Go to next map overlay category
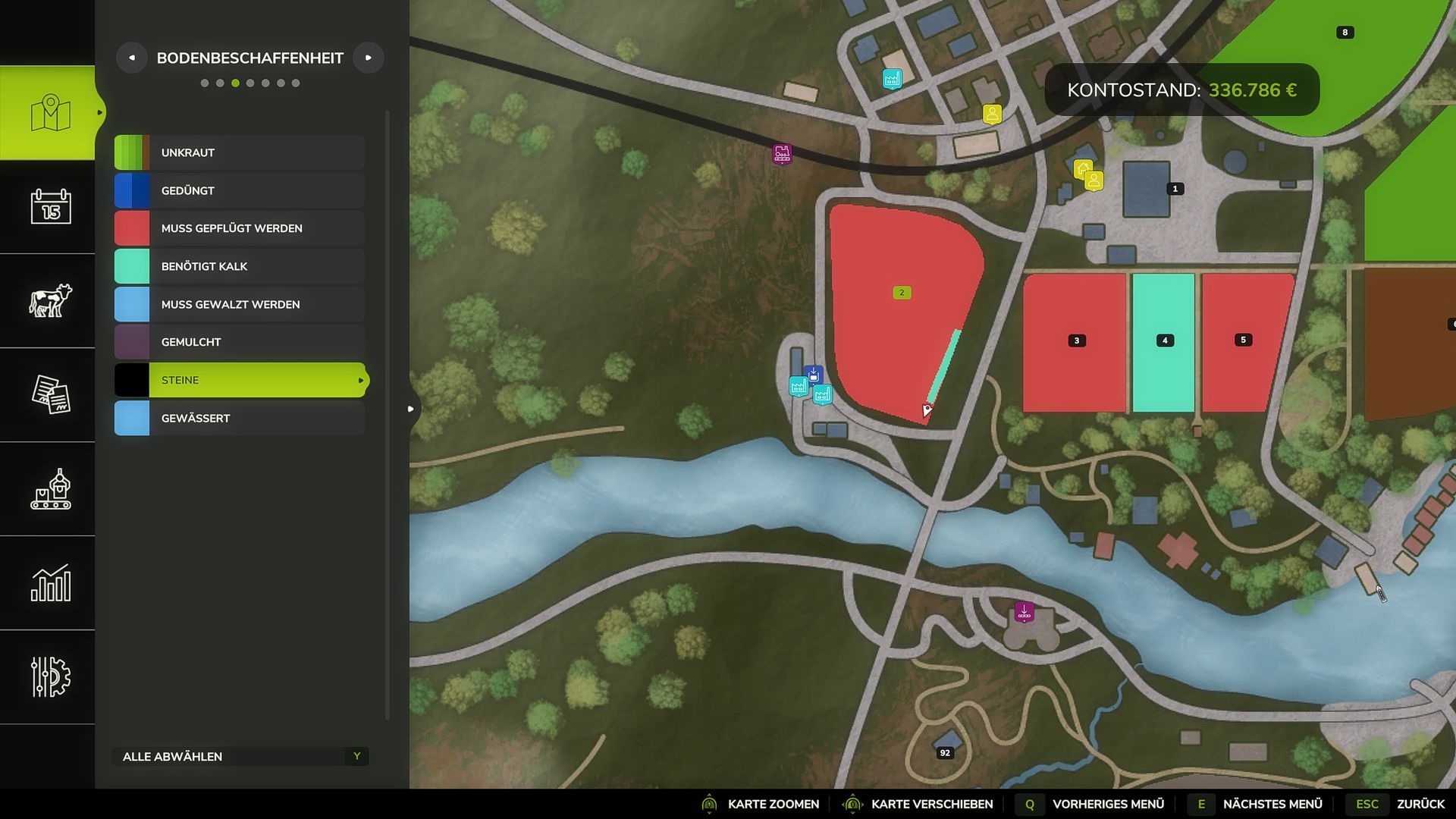 [x=369, y=58]
